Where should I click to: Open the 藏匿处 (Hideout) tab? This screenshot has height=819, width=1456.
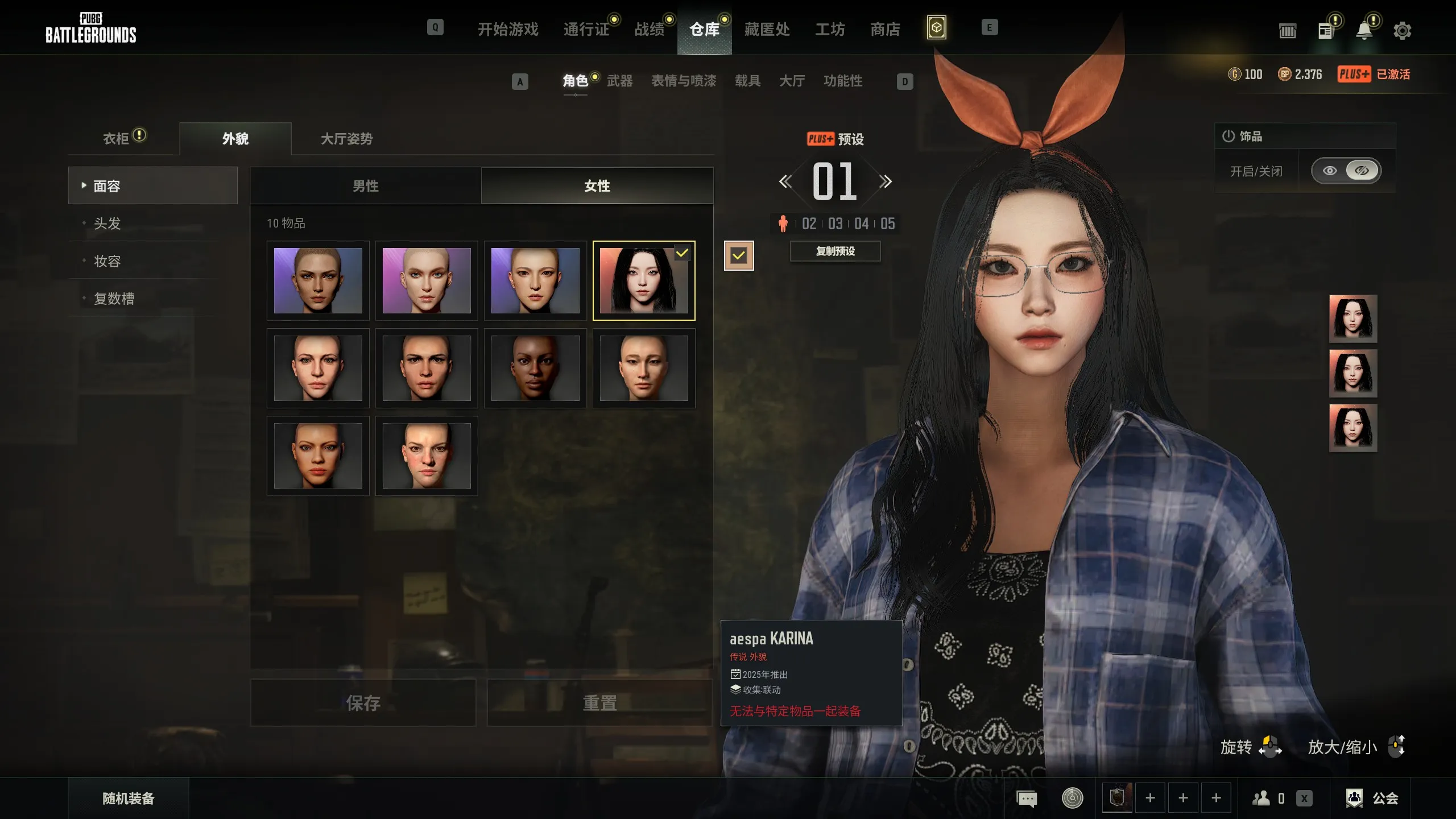click(x=767, y=29)
